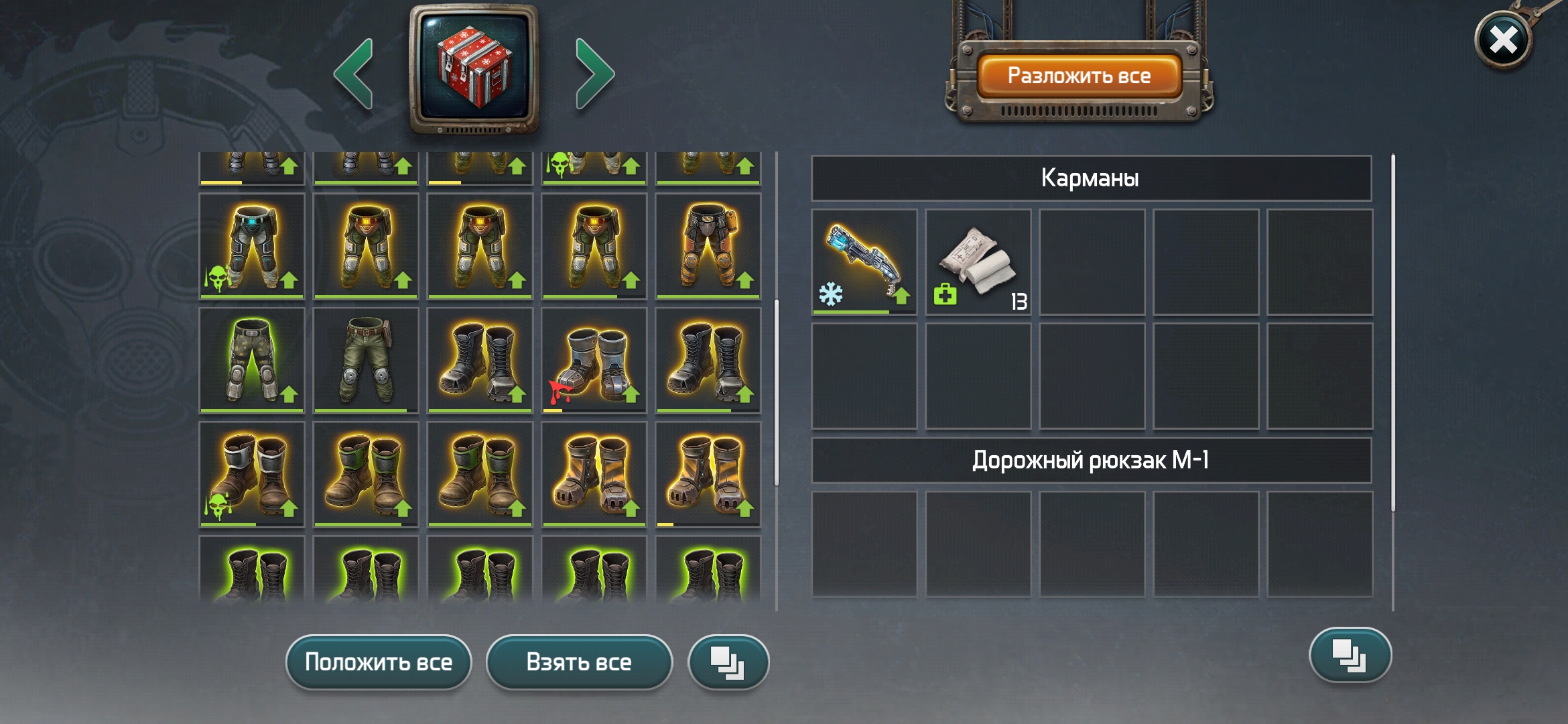The height and width of the screenshot is (724, 1568).
Task: Close the storage screen with X
Action: pos(1503,40)
